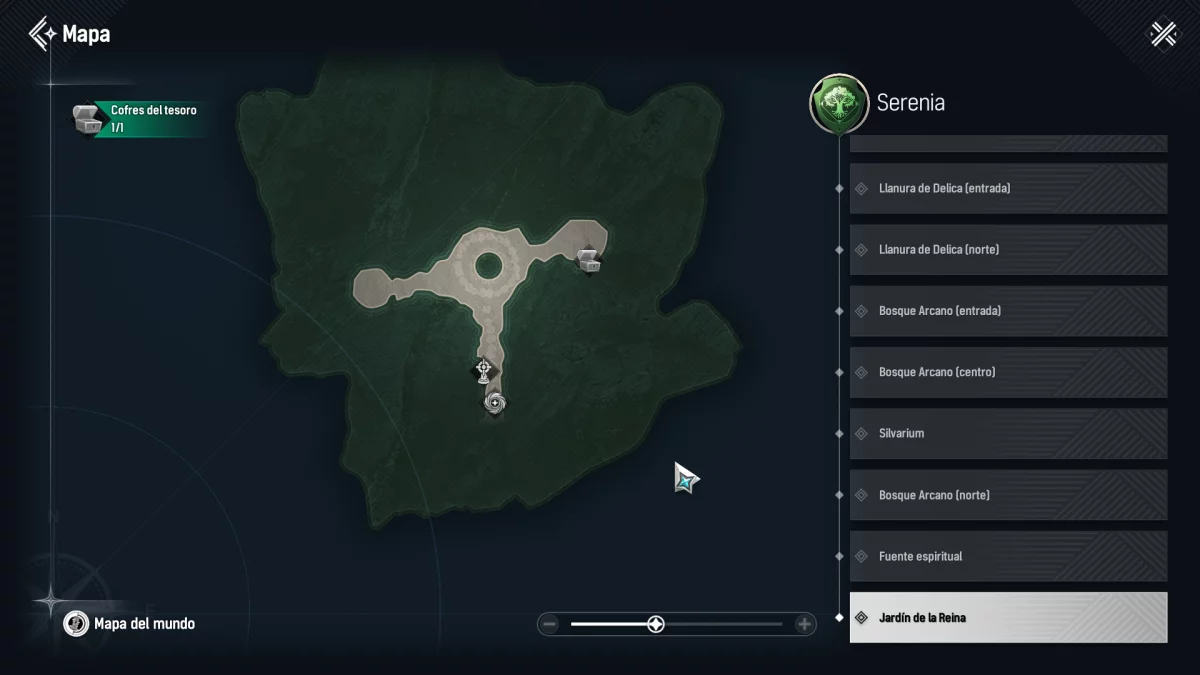The width and height of the screenshot is (1200, 675).
Task: Go back using the Mapa arrow icon
Action: click(43, 34)
